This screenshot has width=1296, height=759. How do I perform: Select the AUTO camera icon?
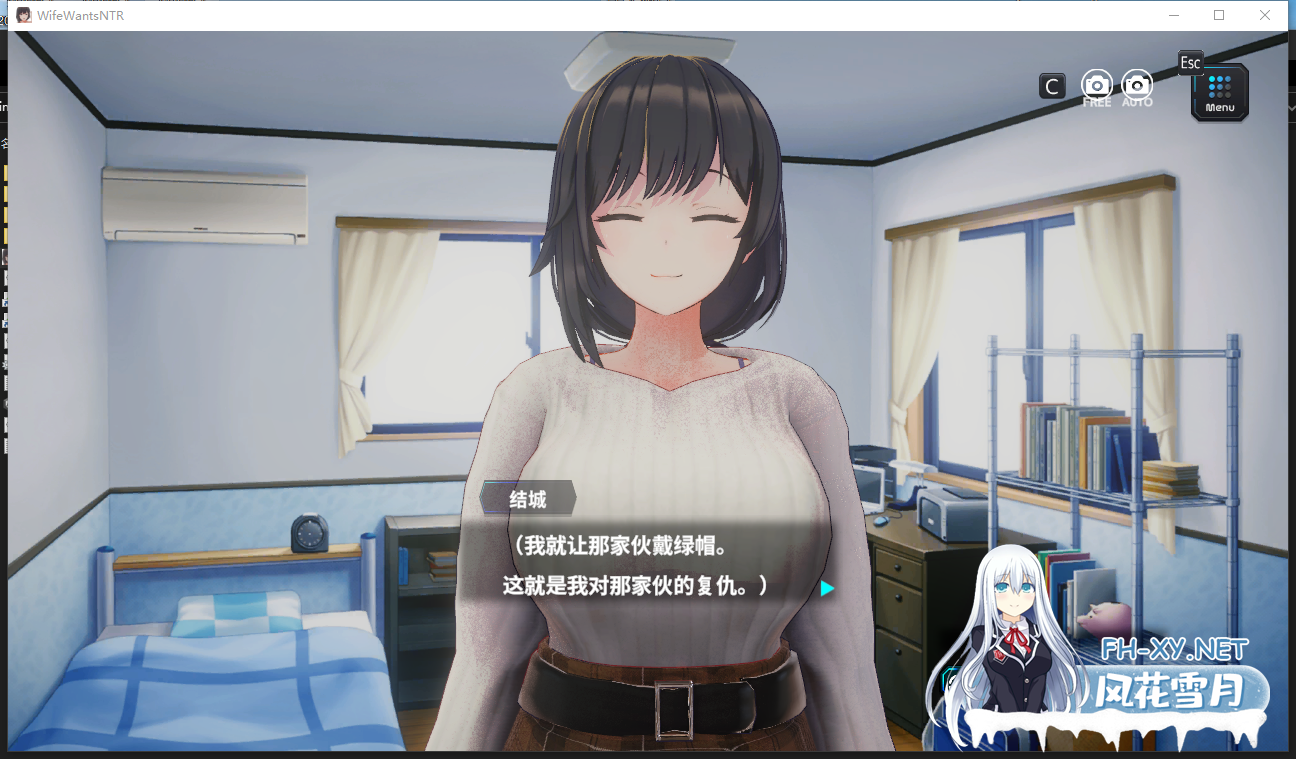[1137, 86]
